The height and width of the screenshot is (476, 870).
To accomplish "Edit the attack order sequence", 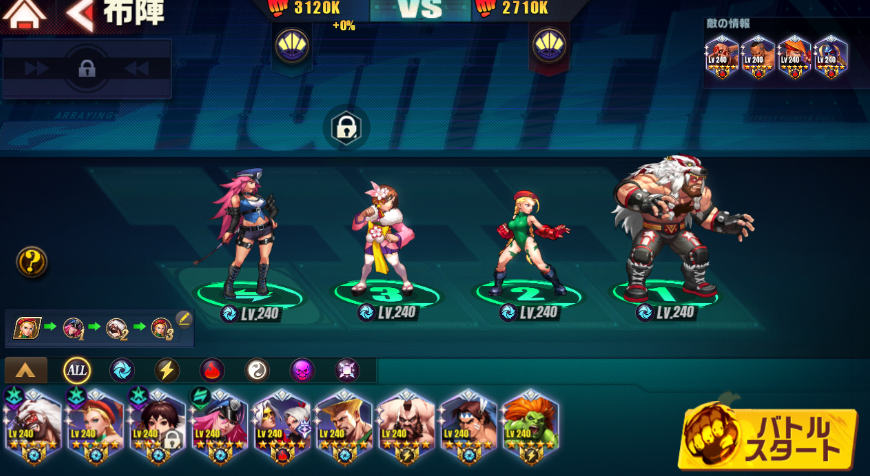I will (x=184, y=319).
